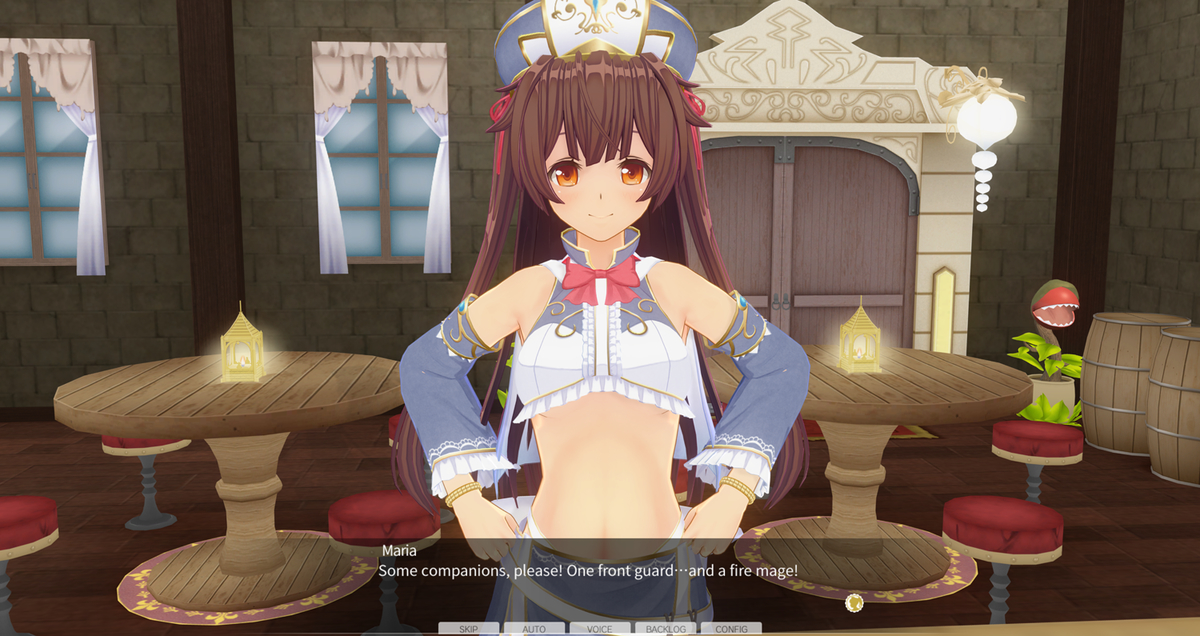Open the CONFIG settings

731,629
